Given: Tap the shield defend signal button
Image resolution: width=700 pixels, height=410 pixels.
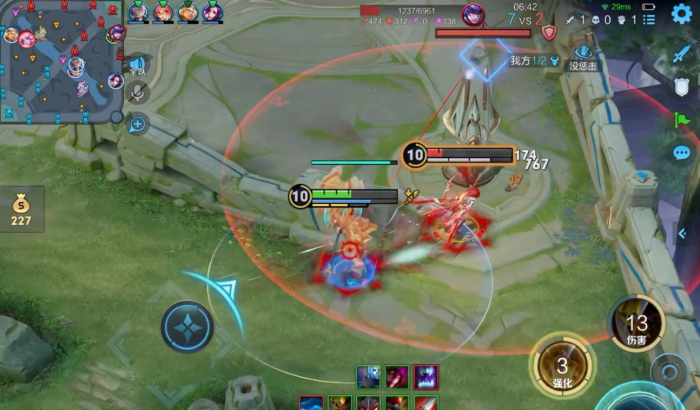Looking at the screenshot, I should 682,87.
